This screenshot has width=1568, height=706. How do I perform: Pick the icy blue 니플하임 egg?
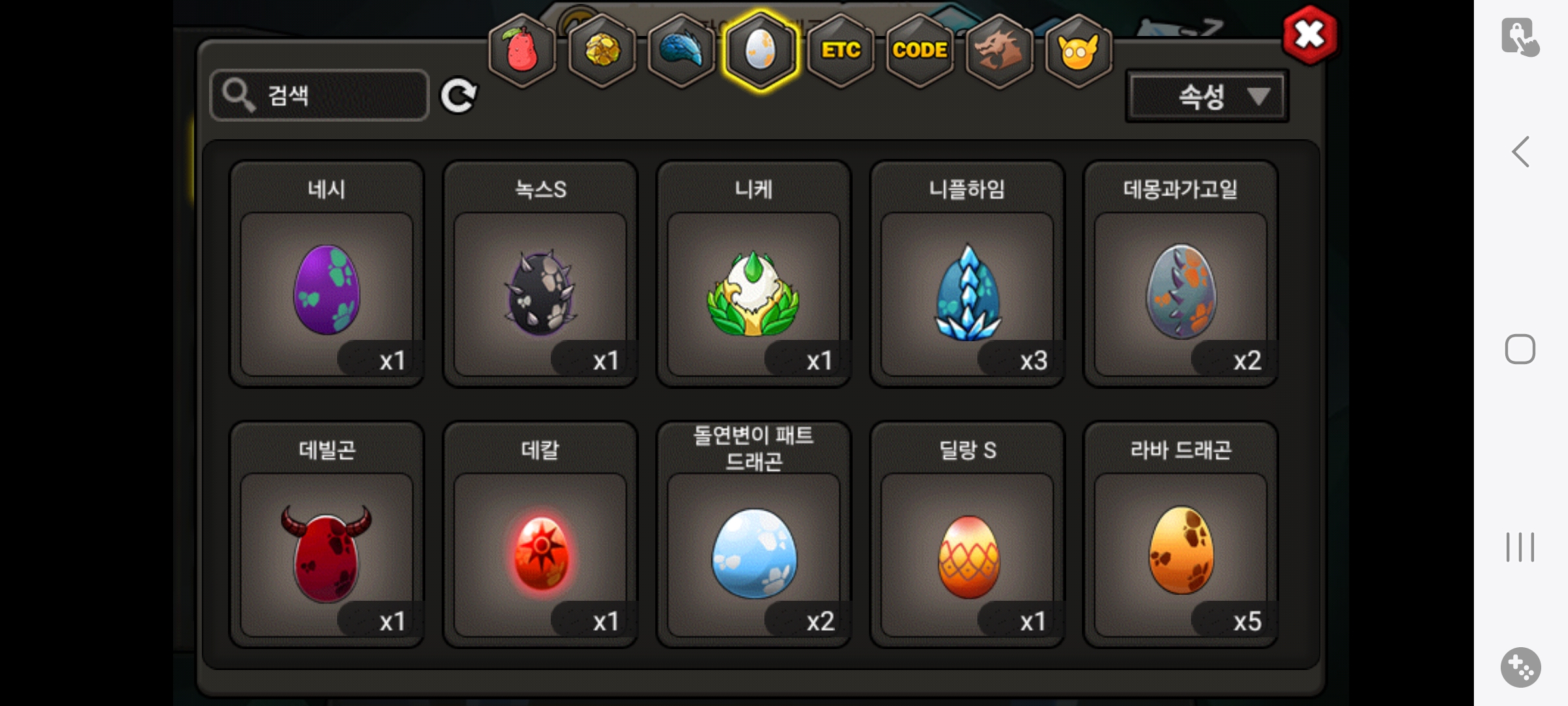967,290
